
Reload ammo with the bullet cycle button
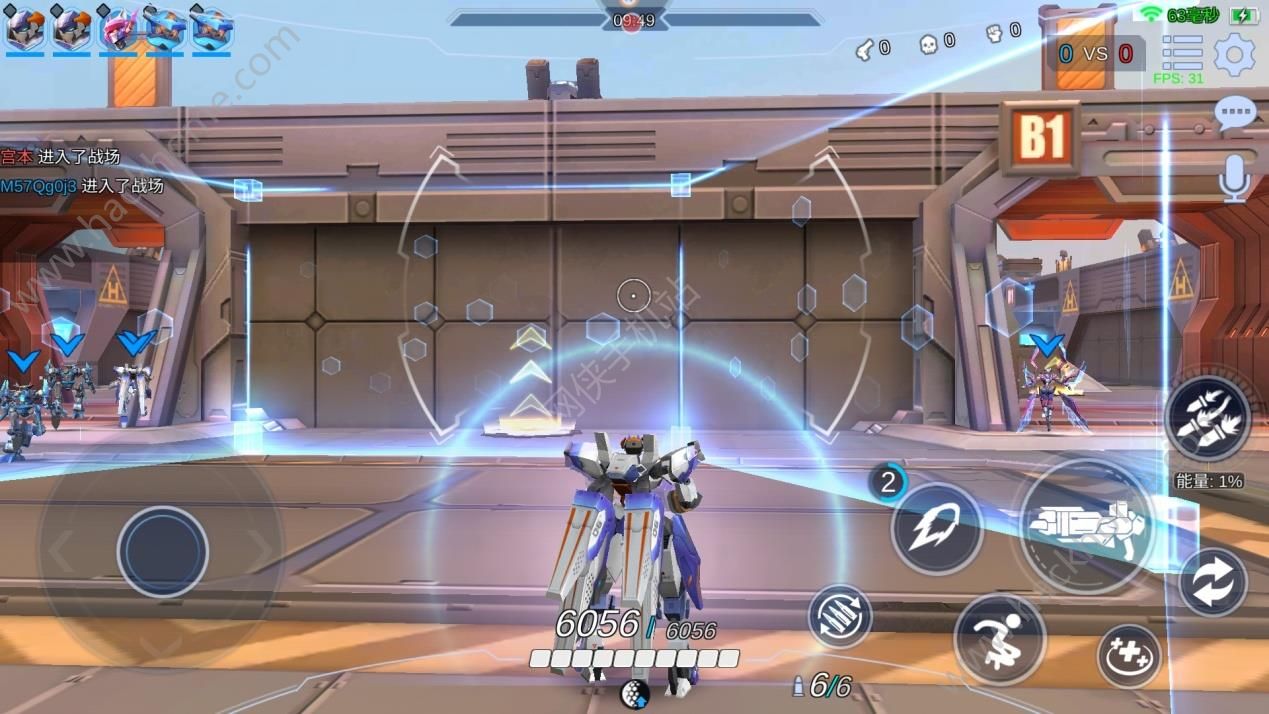pos(840,616)
